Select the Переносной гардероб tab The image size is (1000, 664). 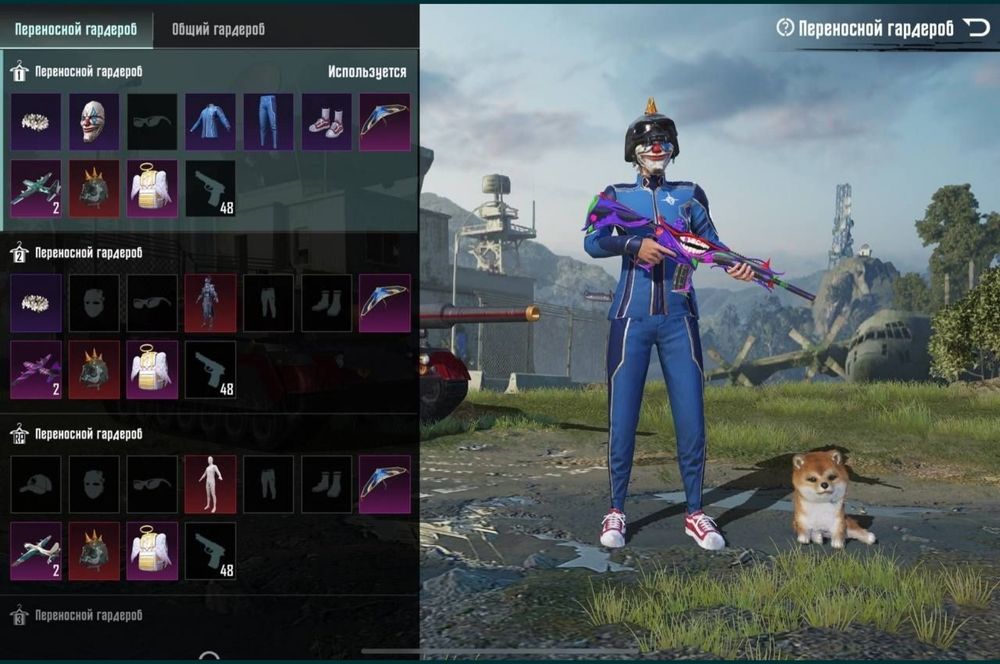pyautogui.click(x=76, y=29)
